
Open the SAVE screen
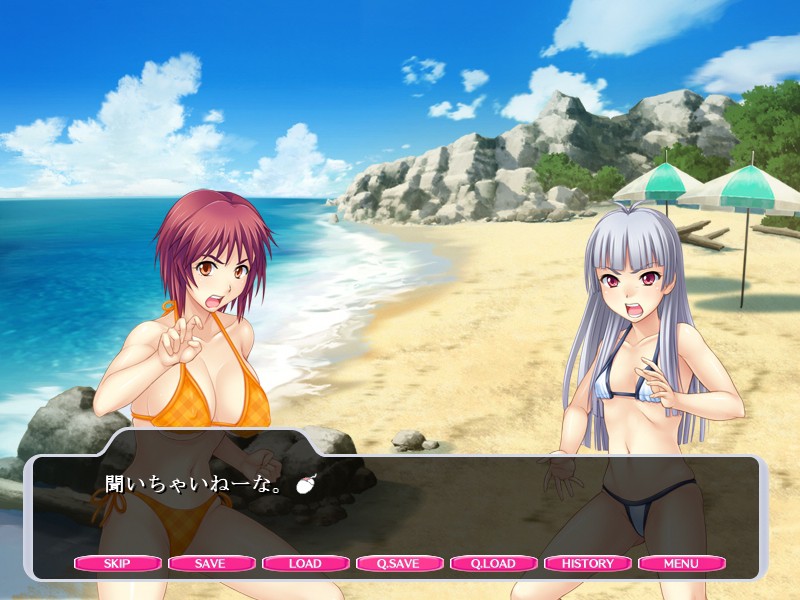tap(210, 563)
